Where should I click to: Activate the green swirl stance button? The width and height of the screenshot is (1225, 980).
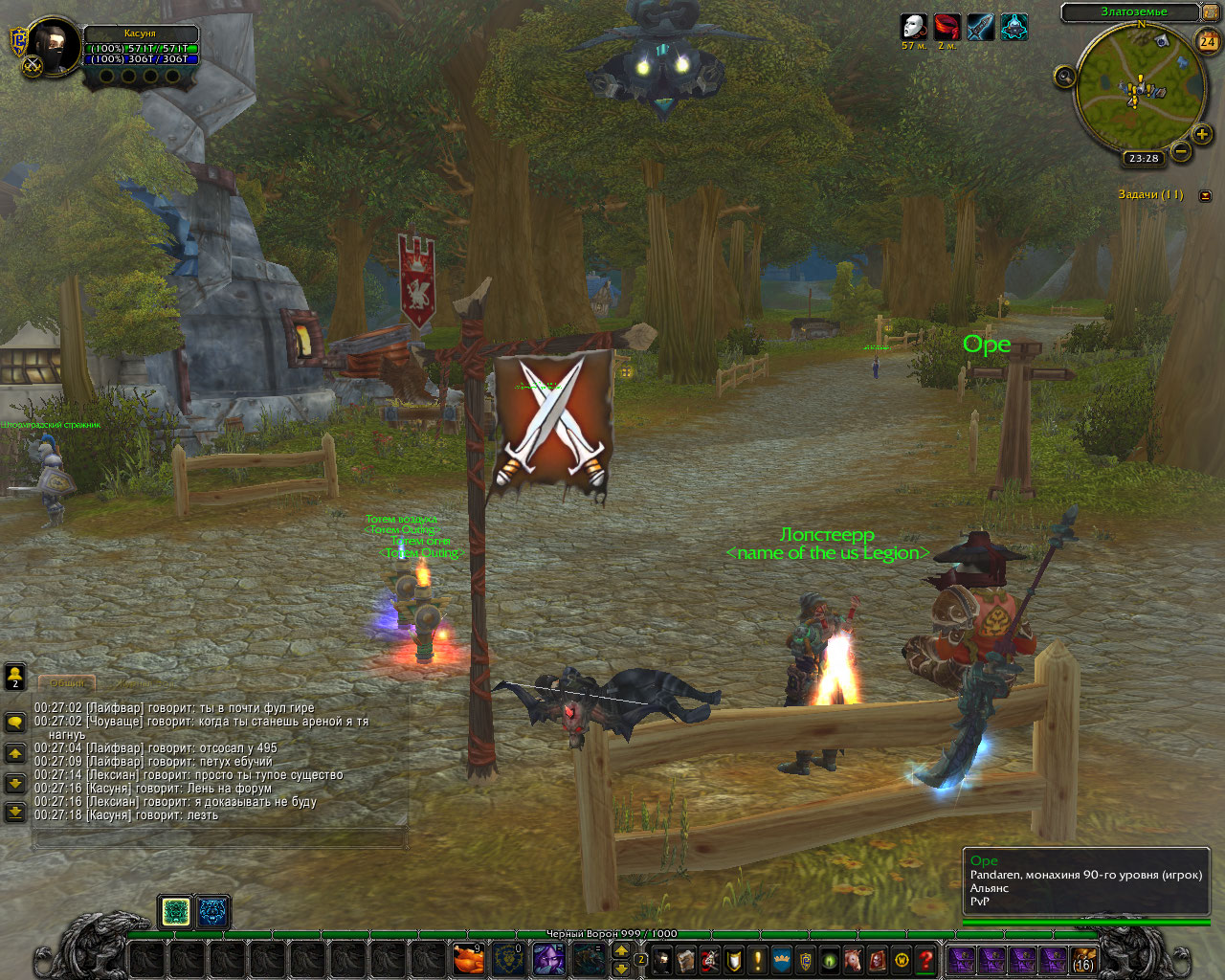[x=175, y=912]
